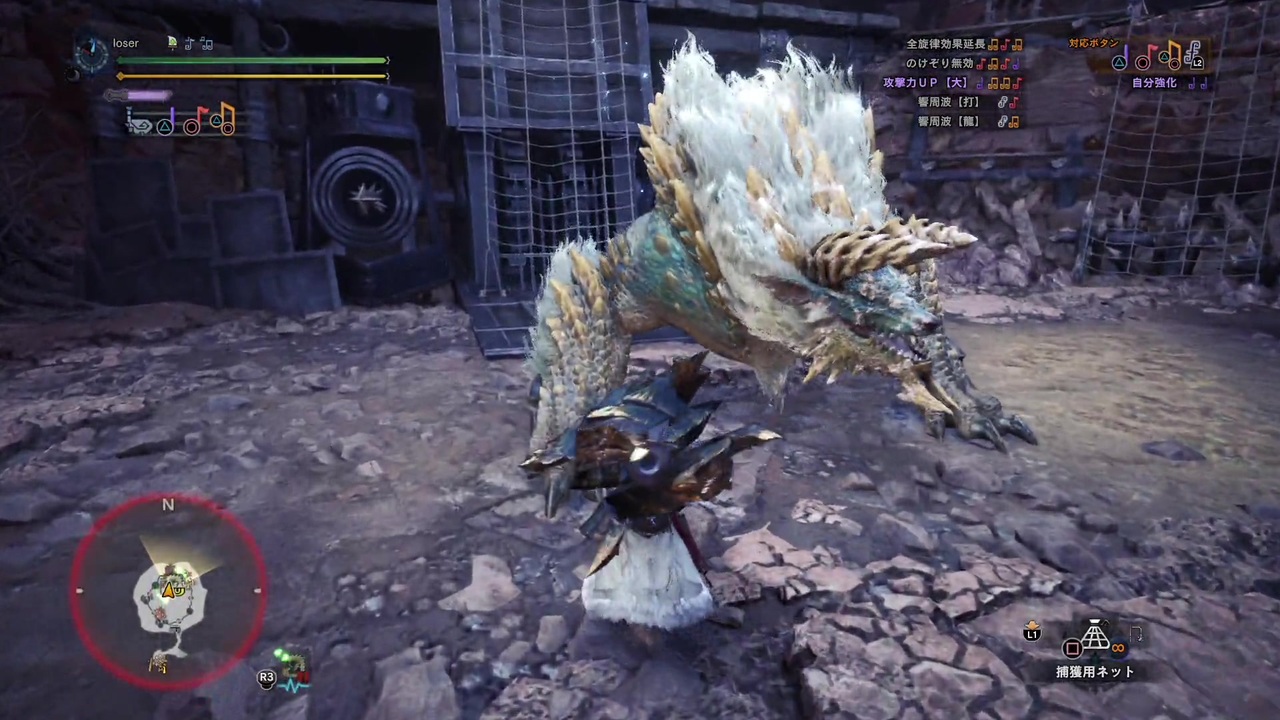Click the hunting horn weapon icon on the music staff
This screenshot has height=720, width=1280.
coord(140,127)
